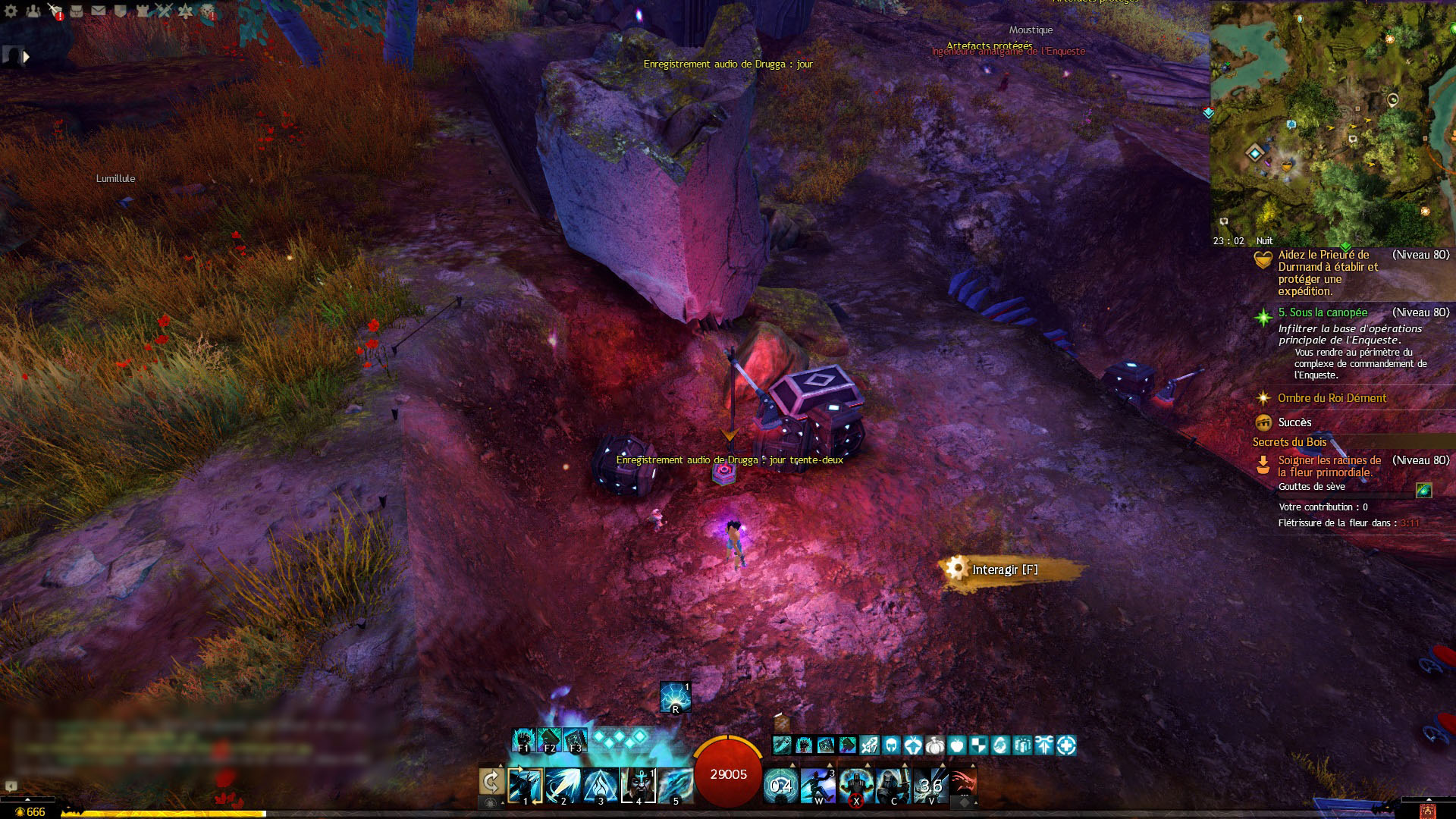
Task: Open the hero panel with alert badge
Action: tap(55, 11)
